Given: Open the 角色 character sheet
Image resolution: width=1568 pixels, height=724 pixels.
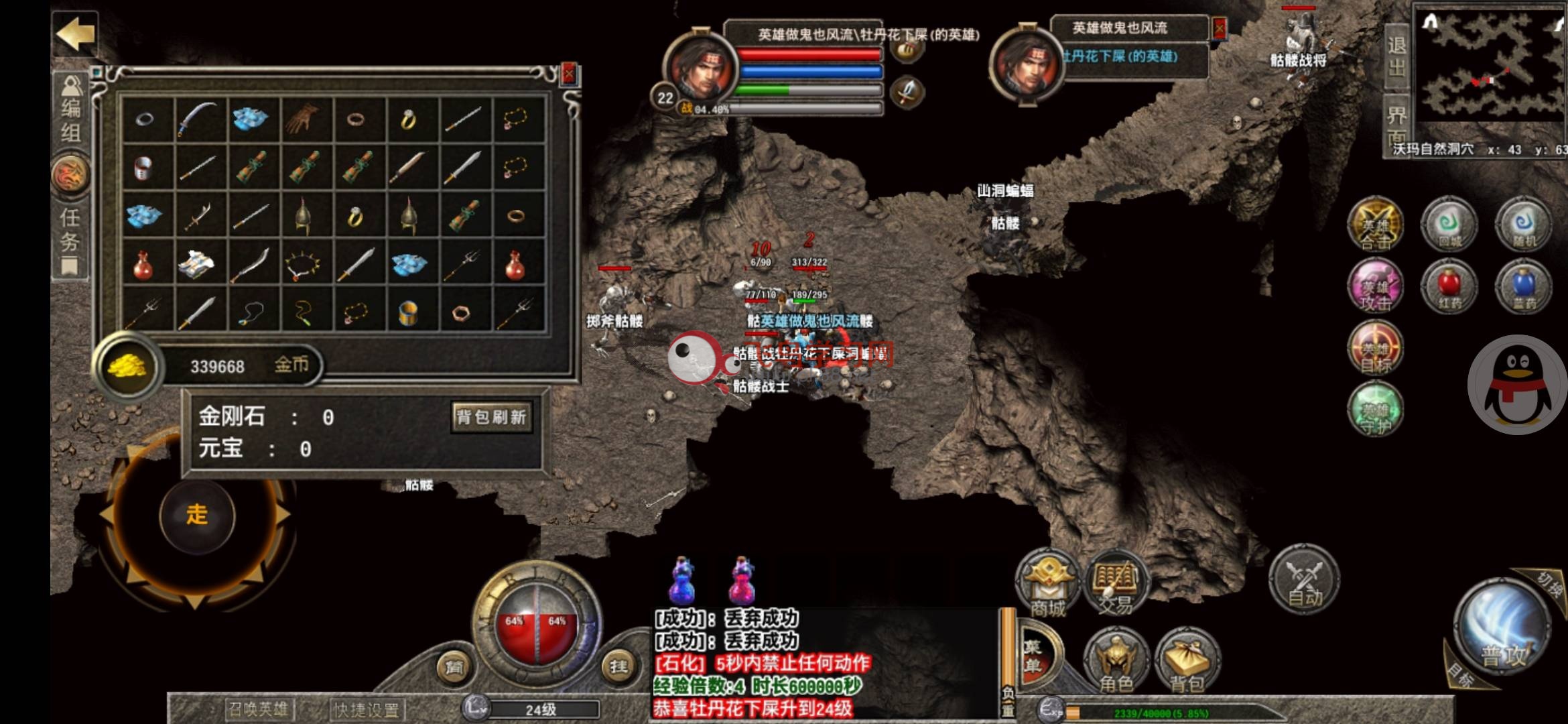Looking at the screenshot, I should [x=1116, y=660].
